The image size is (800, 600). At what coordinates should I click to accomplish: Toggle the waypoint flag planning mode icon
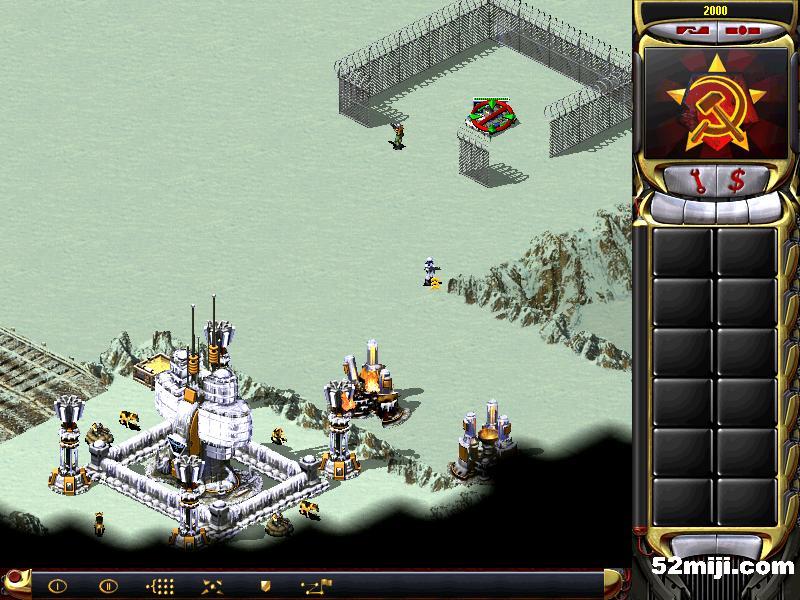click(319, 585)
